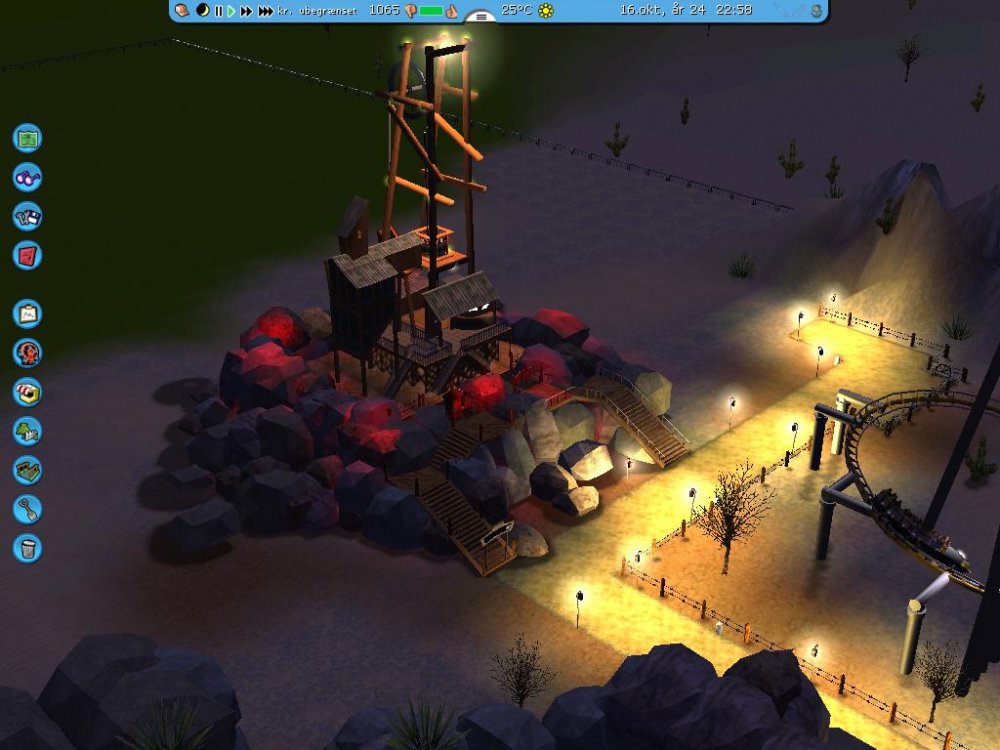
Task: Open the save and load disk menu
Action: [x=27, y=216]
